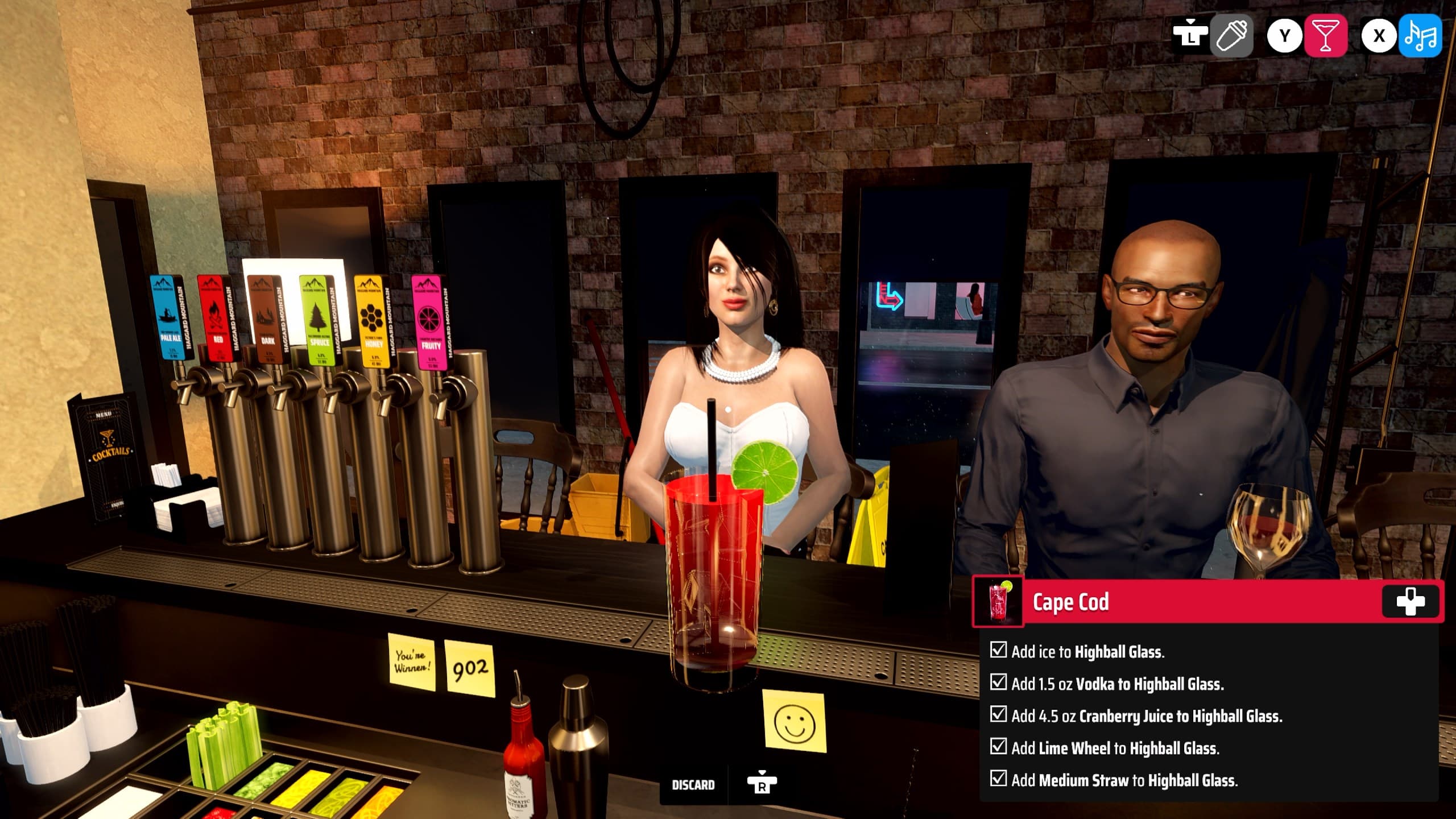Image resolution: width=1456 pixels, height=819 pixels.
Task: Click the DISCARD button
Action: click(x=693, y=784)
